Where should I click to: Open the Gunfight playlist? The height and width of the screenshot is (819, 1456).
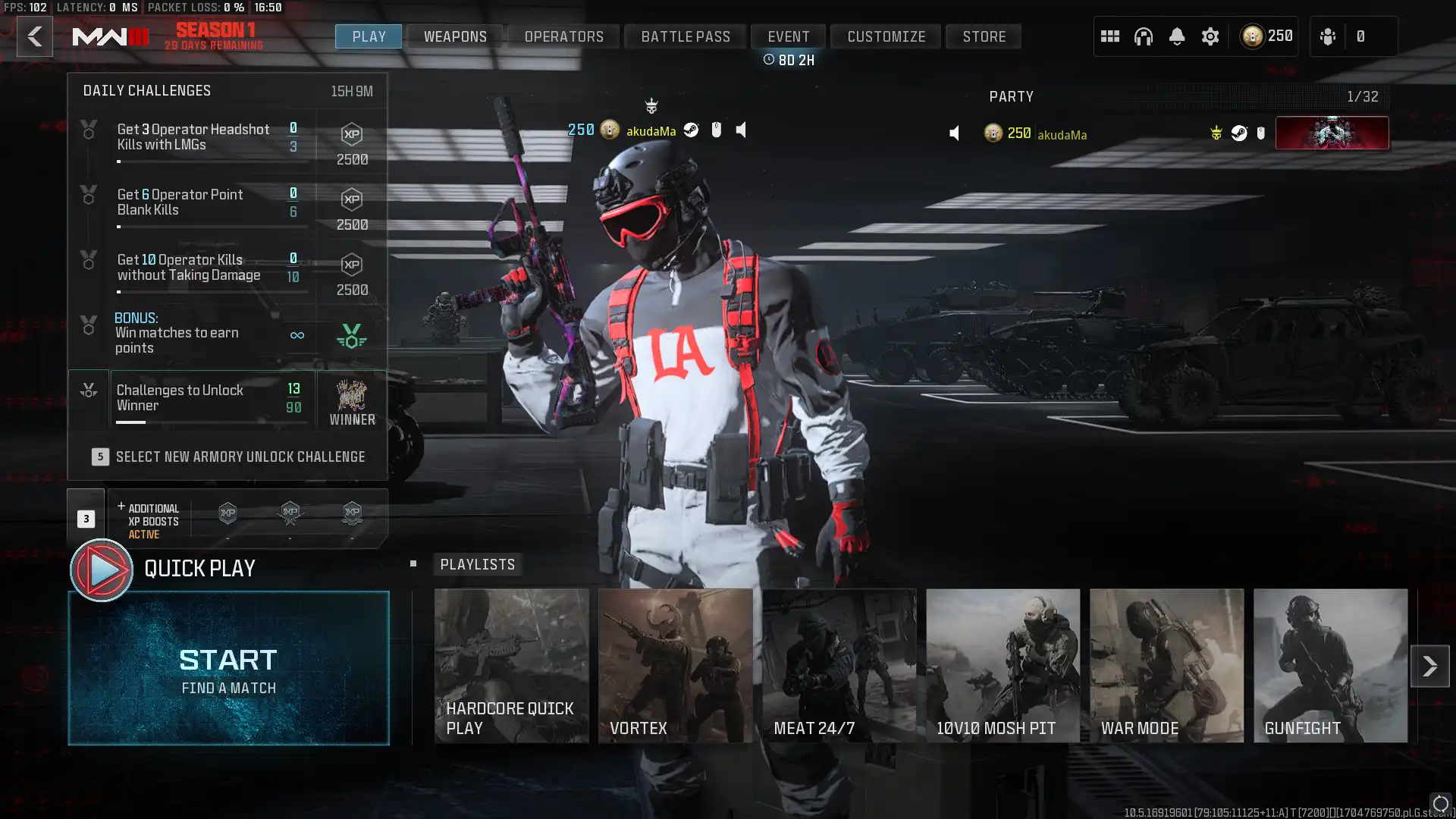(x=1330, y=666)
